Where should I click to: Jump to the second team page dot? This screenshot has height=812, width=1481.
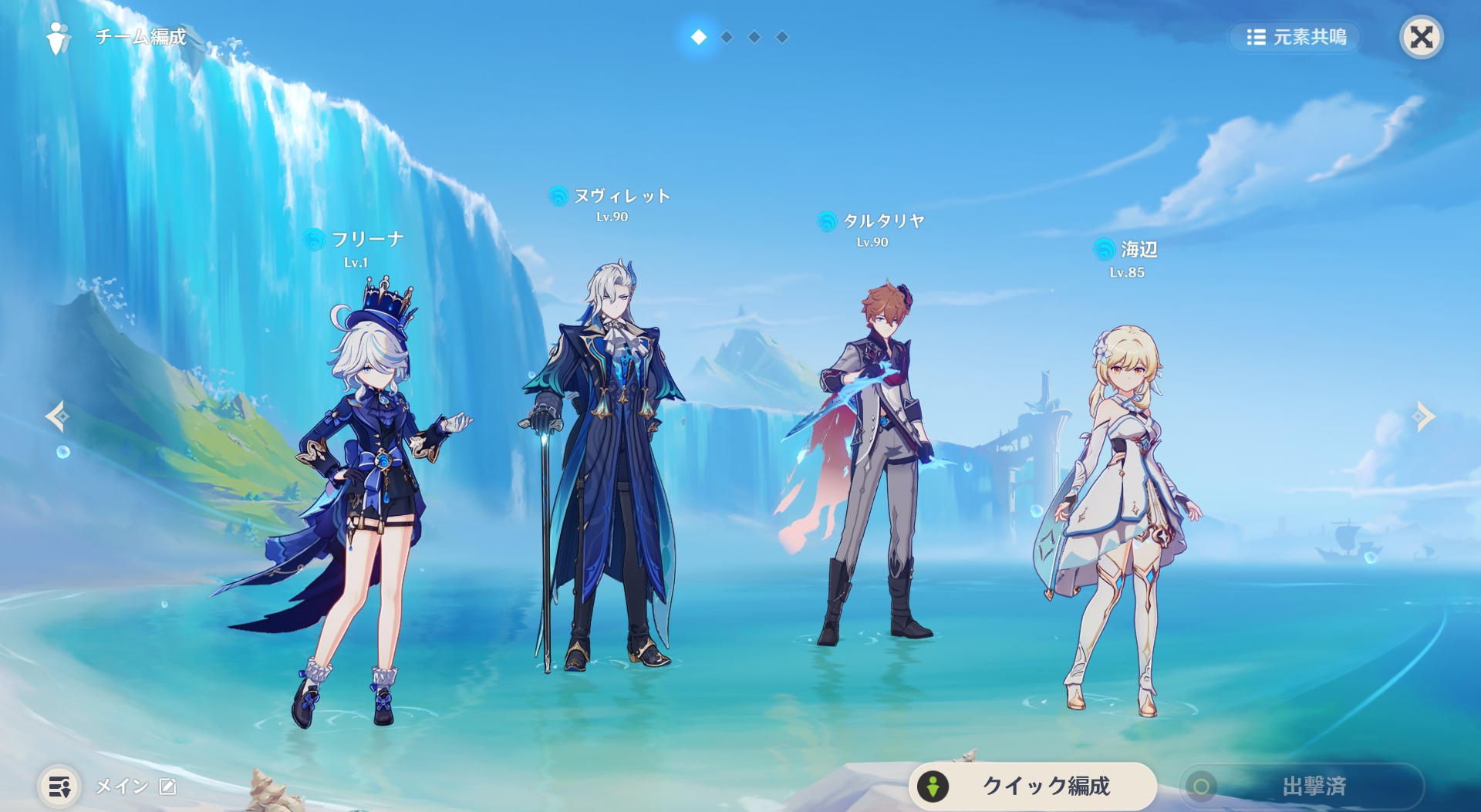click(727, 37)
